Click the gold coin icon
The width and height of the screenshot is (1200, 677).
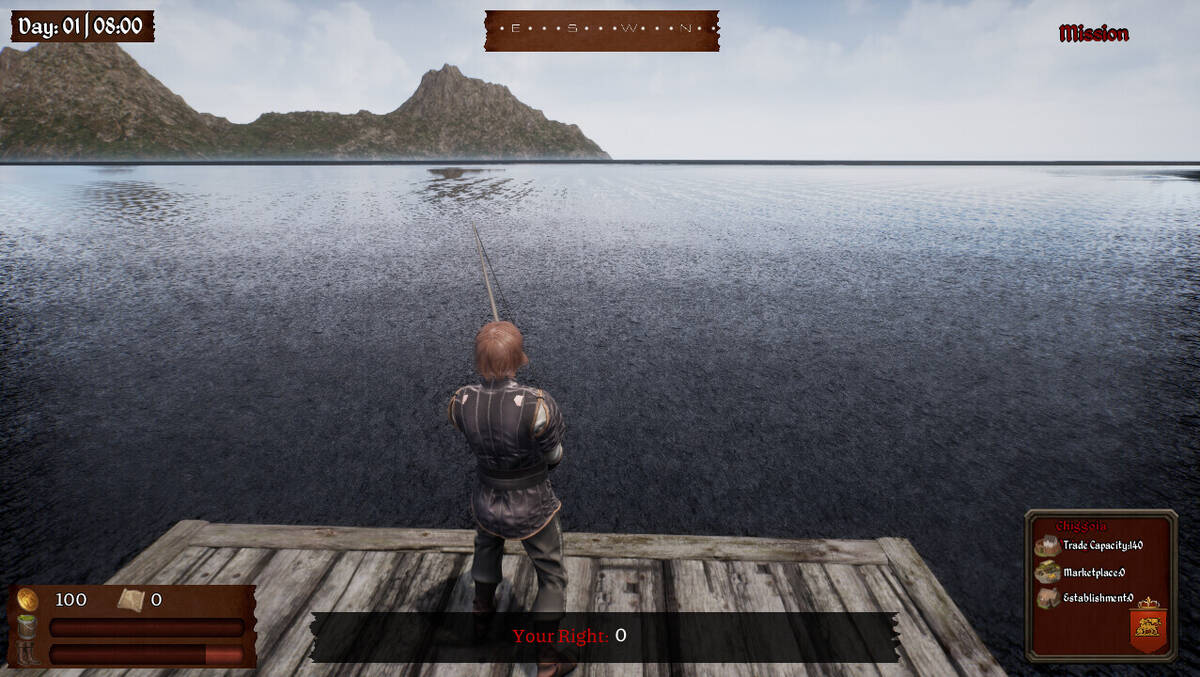pyautogui.click(x=27, y=599)
